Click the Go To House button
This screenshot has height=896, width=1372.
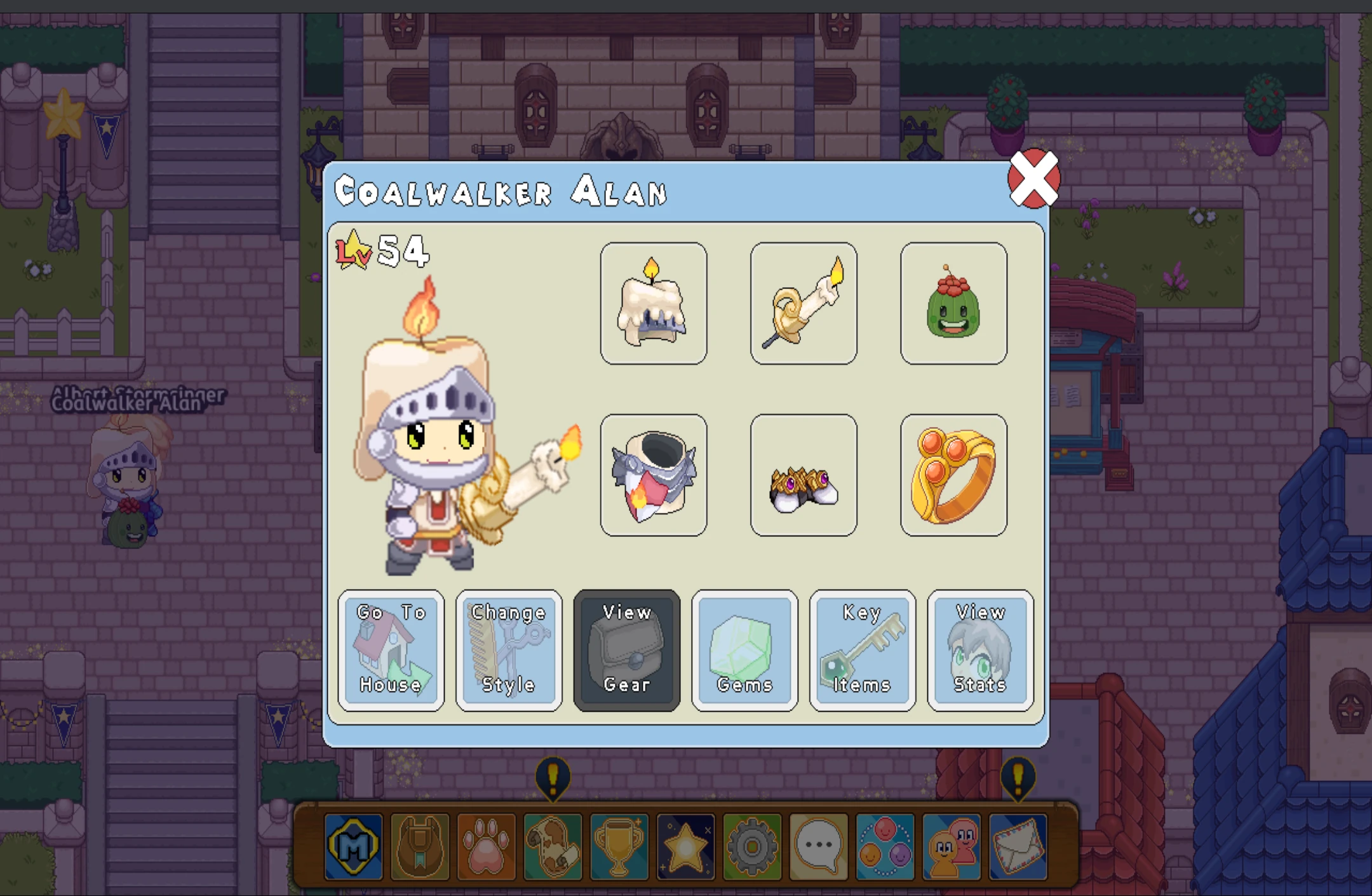coord(391,649)
